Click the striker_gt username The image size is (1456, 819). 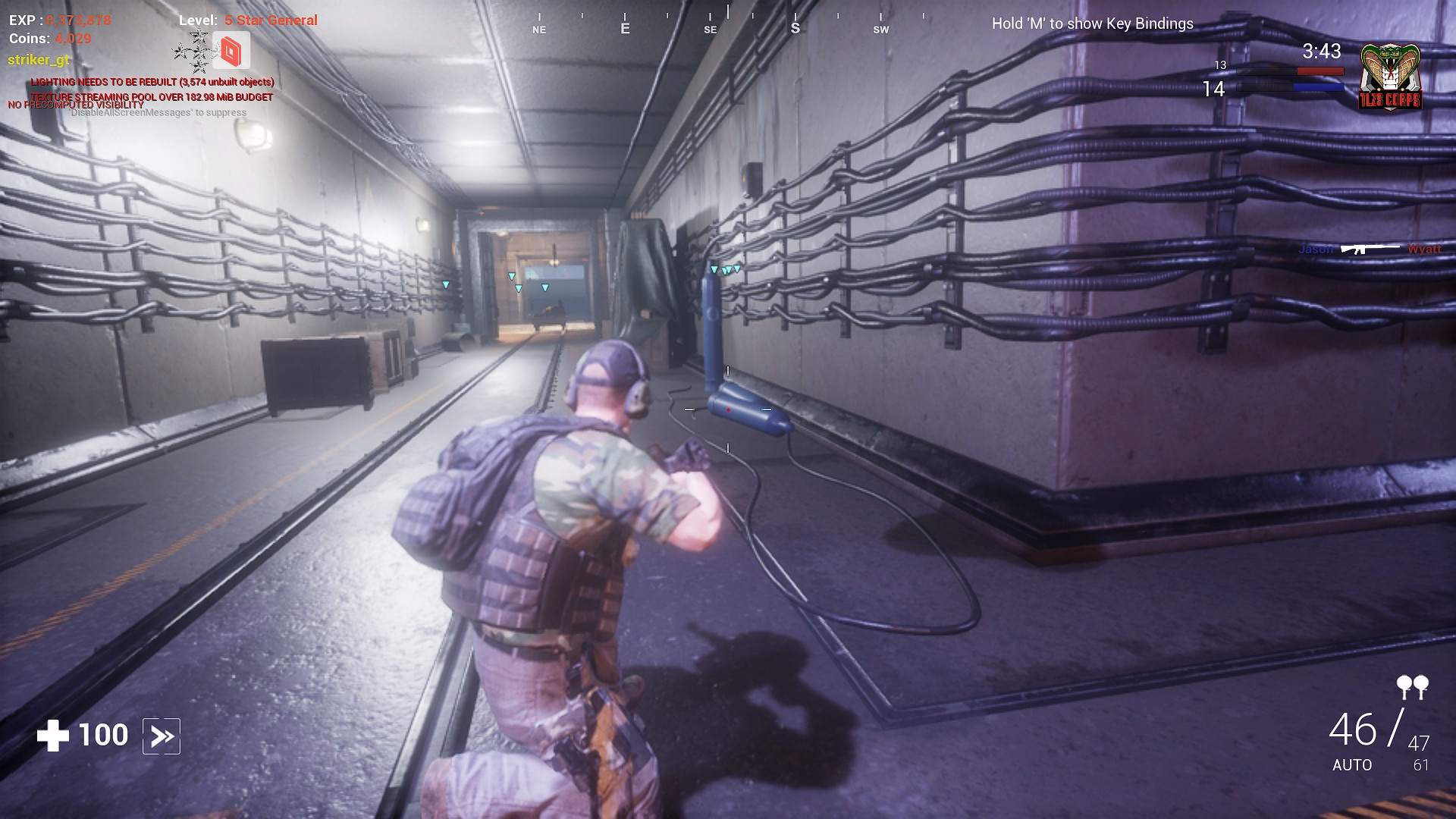[37, 58]
